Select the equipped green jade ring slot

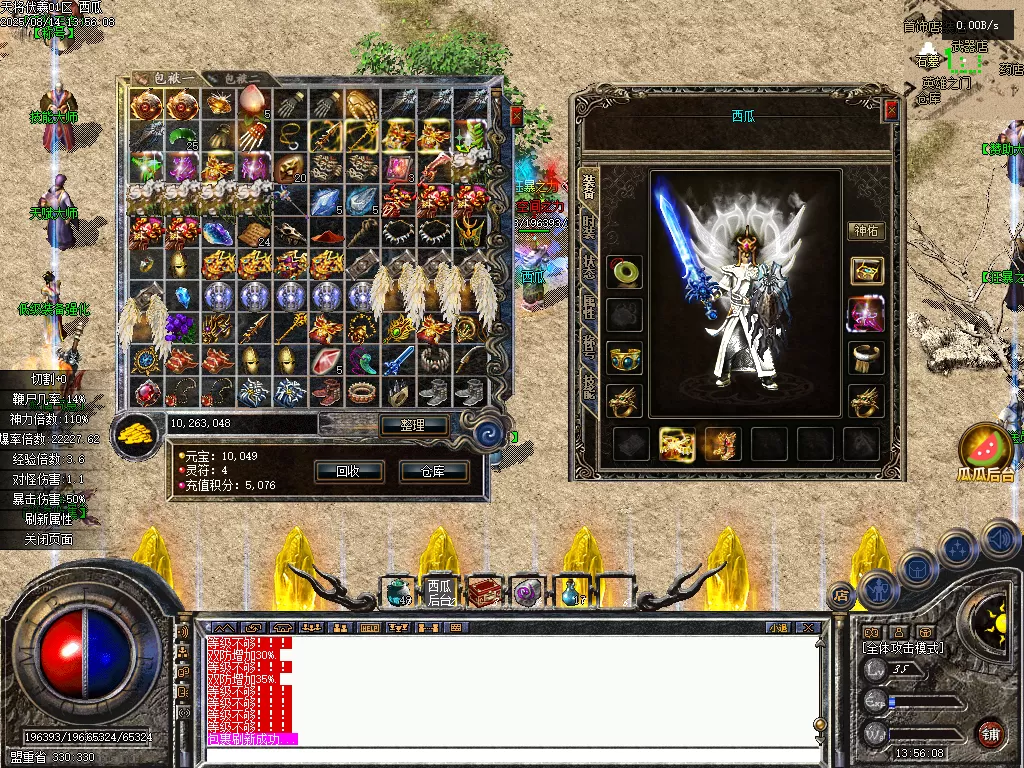point(625,271)
